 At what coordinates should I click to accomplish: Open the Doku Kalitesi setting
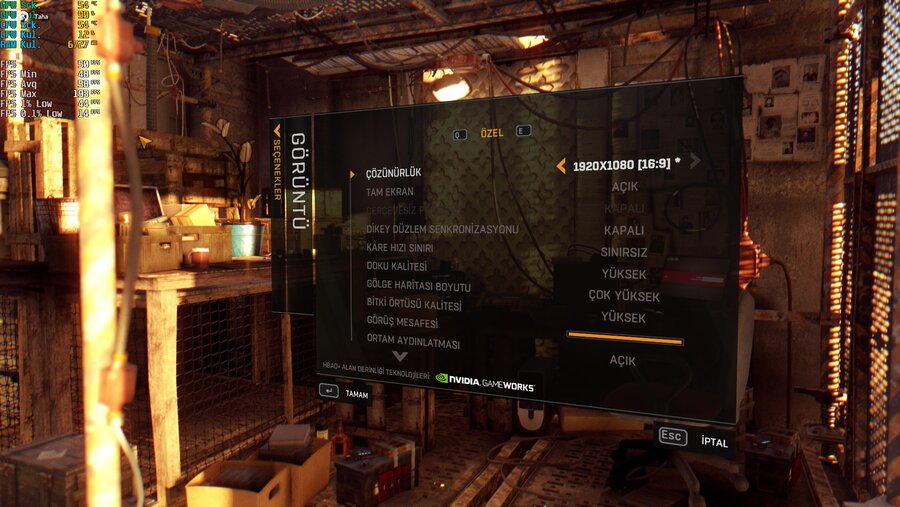(x=396, y=267)
